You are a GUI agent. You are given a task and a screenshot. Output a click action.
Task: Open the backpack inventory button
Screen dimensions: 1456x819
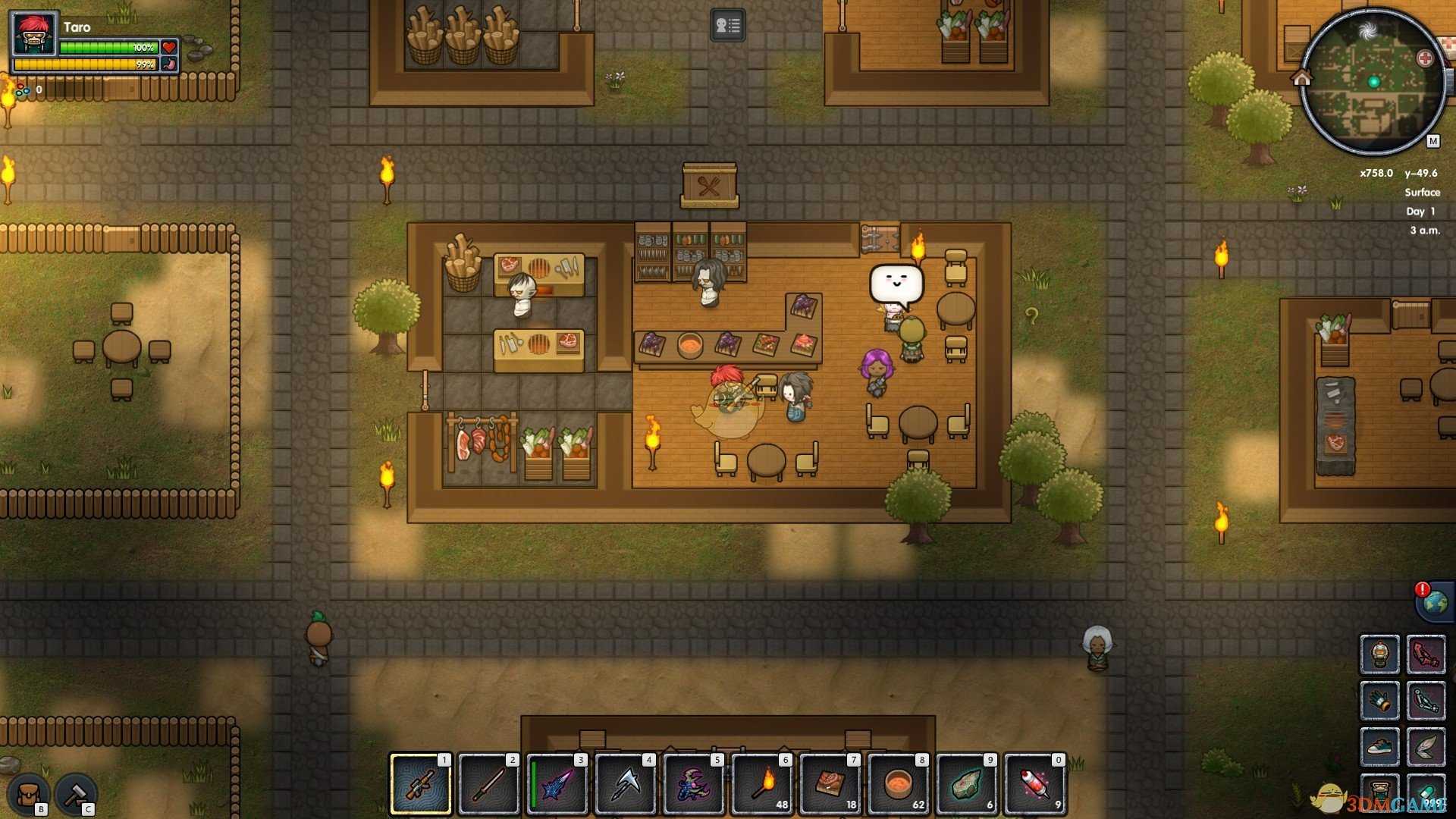pyautogui.click(x=29, y=795)
